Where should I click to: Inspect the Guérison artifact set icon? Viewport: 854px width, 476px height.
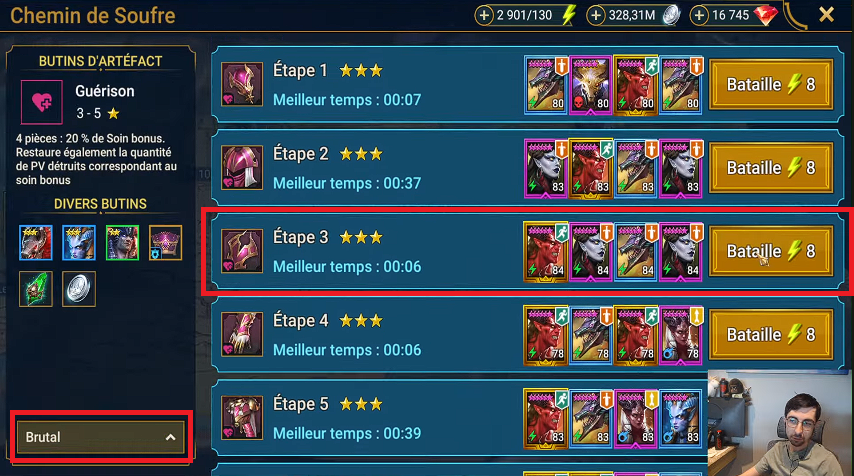42,102
